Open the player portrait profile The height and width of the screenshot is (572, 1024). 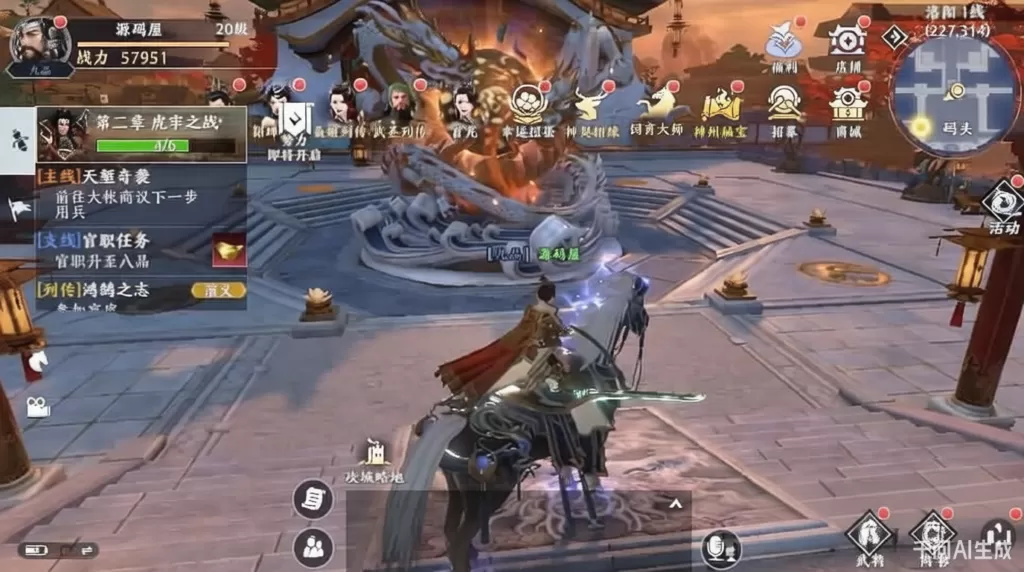coord(38,46)
